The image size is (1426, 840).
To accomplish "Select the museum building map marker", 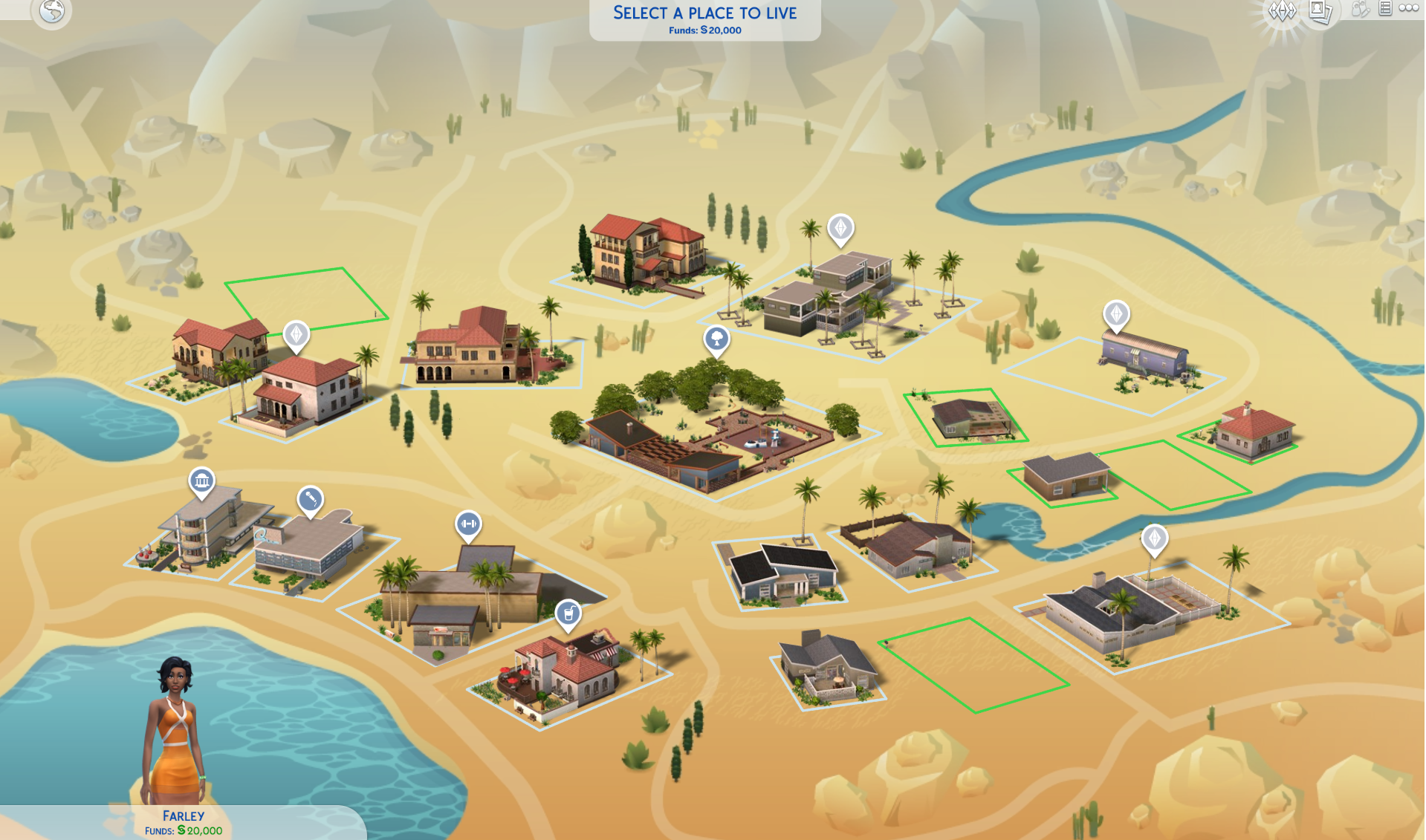I will point(201,481).
